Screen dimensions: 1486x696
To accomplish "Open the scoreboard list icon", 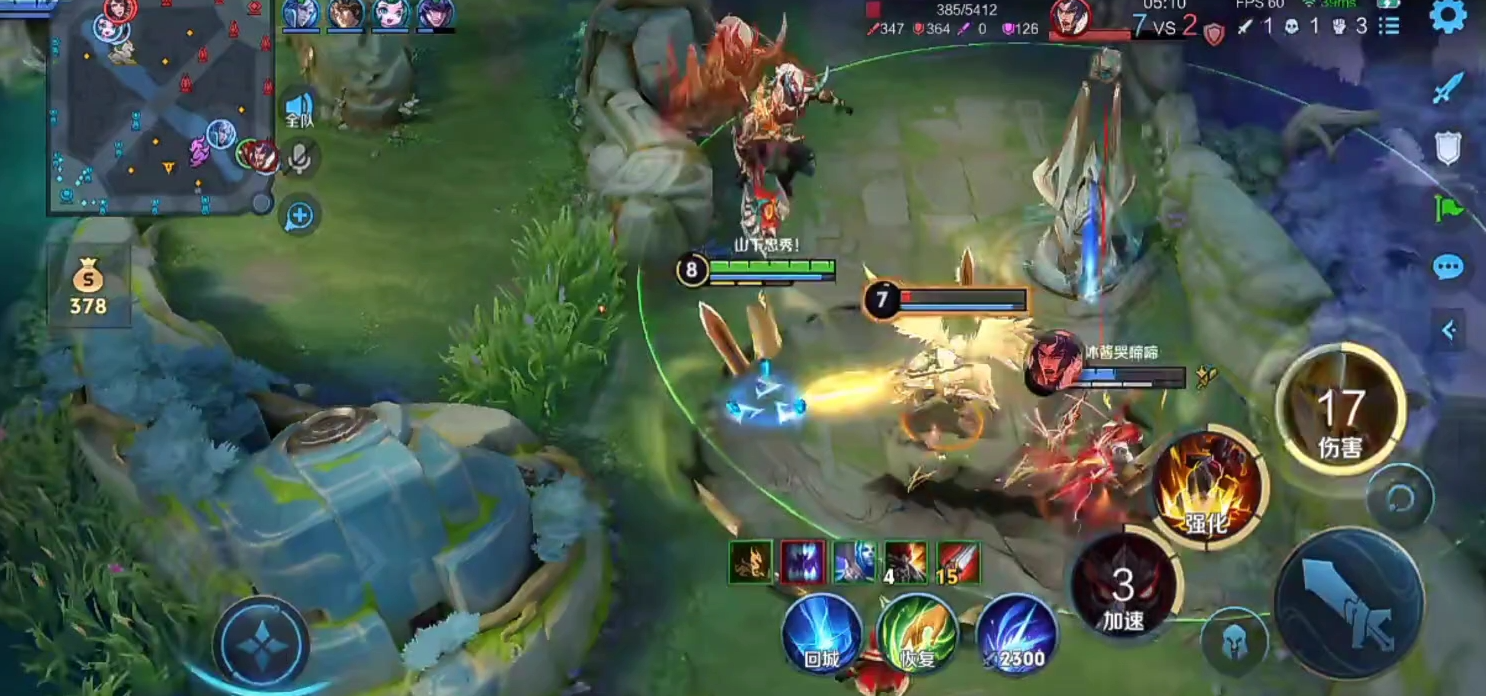I will [x=1389, y=26].
